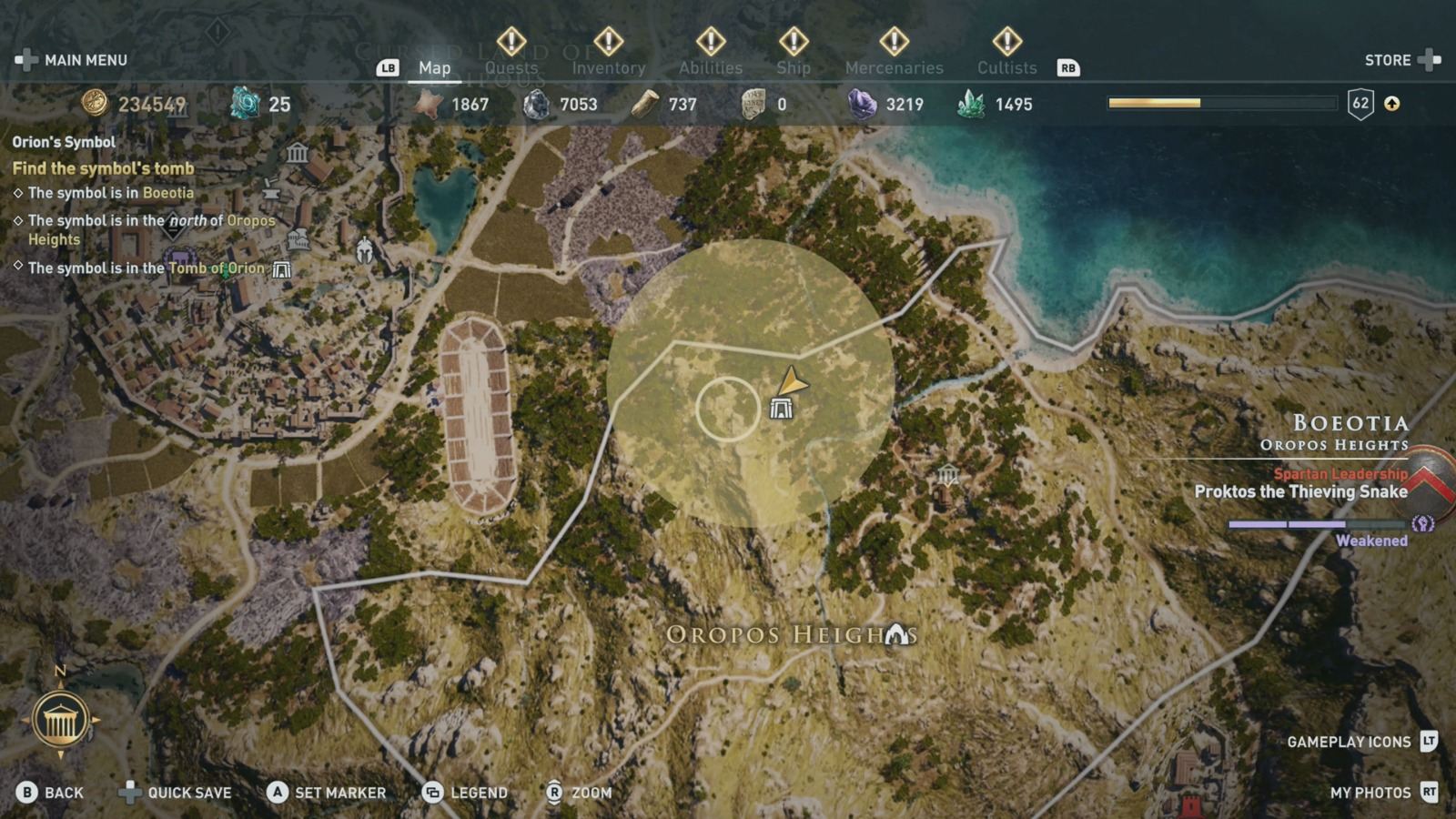
Task: Click Proktos the Thieving Snake mercenary banner
Action: tap(1300, 490)
